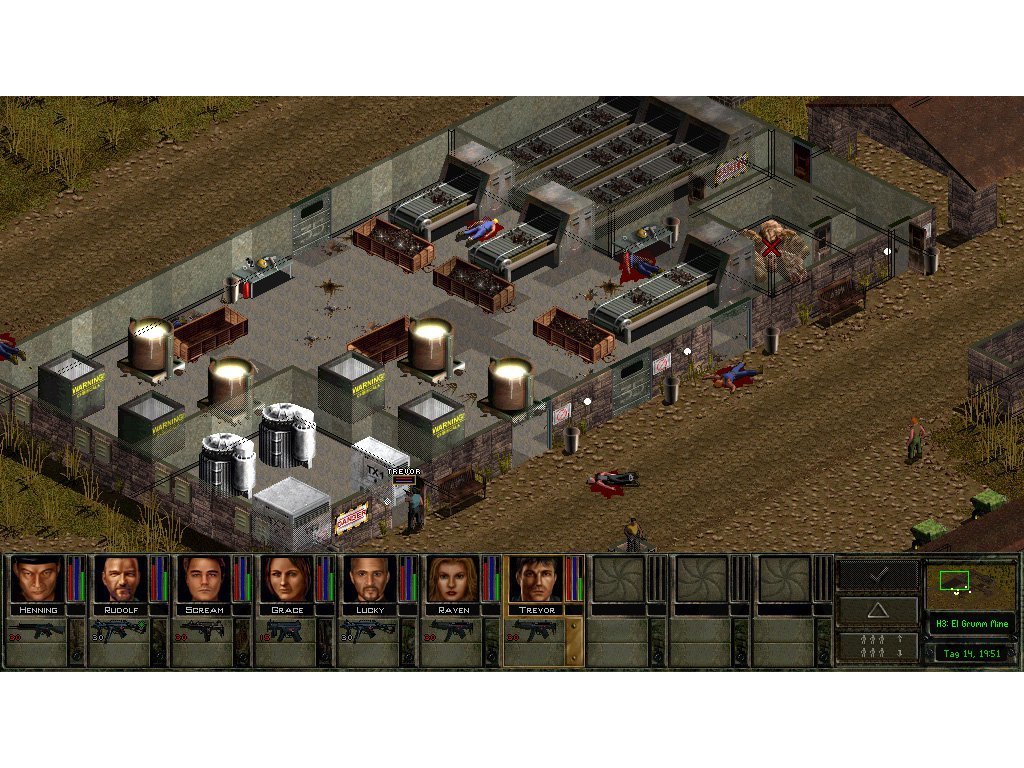This screenshot has height=768, width=1024.
Task: Select Grace's portrait
Action: tap(286, 579)
